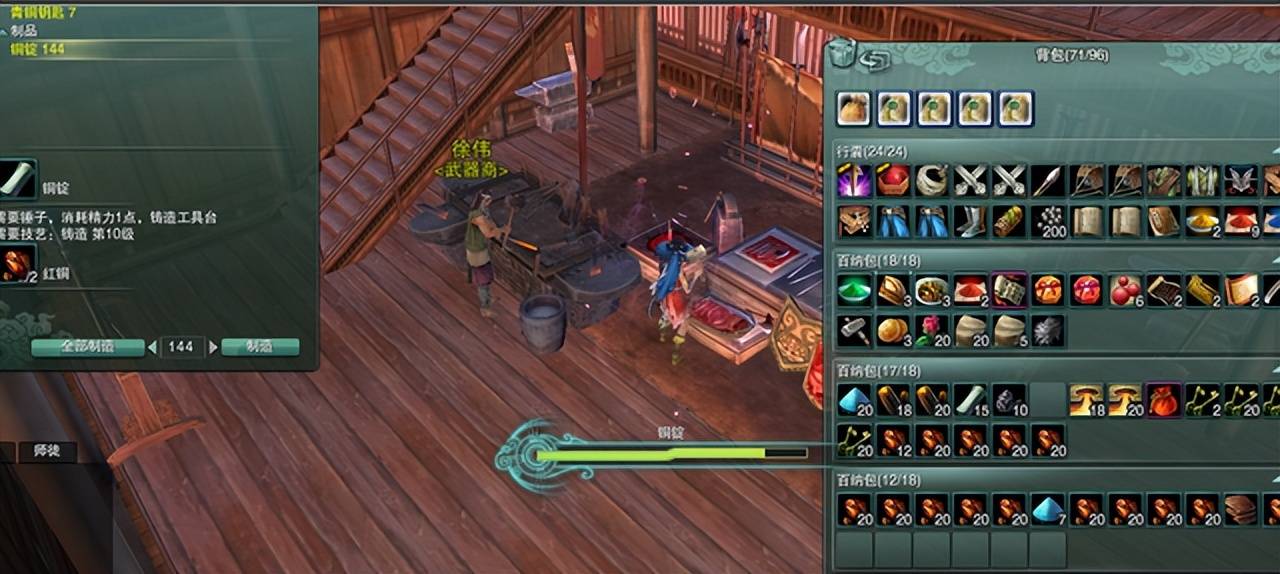
Task: Increase craft quantity with the right arrow
Action: pyautogui.click(x=212, y=347)
